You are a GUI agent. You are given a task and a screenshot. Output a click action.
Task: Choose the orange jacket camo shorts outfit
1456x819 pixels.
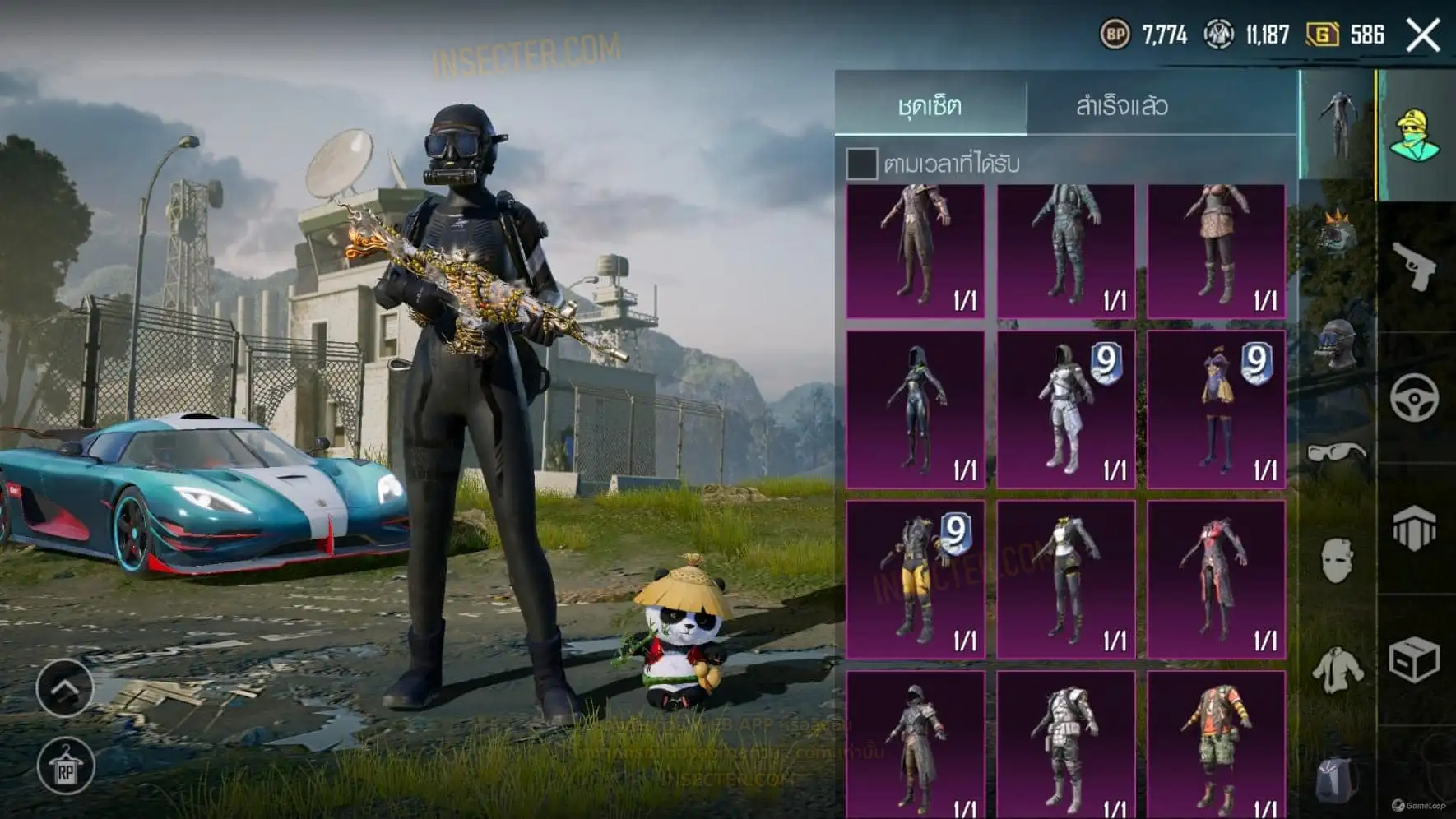(x=1217, y=744)
